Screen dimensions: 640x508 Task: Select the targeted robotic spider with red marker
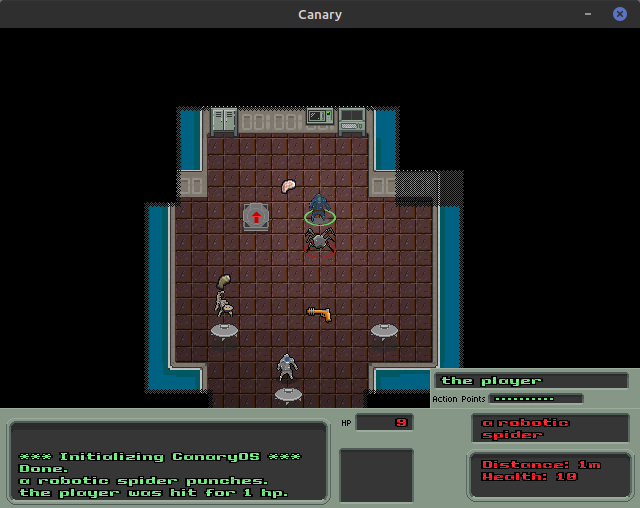click(x=320, y=241)
